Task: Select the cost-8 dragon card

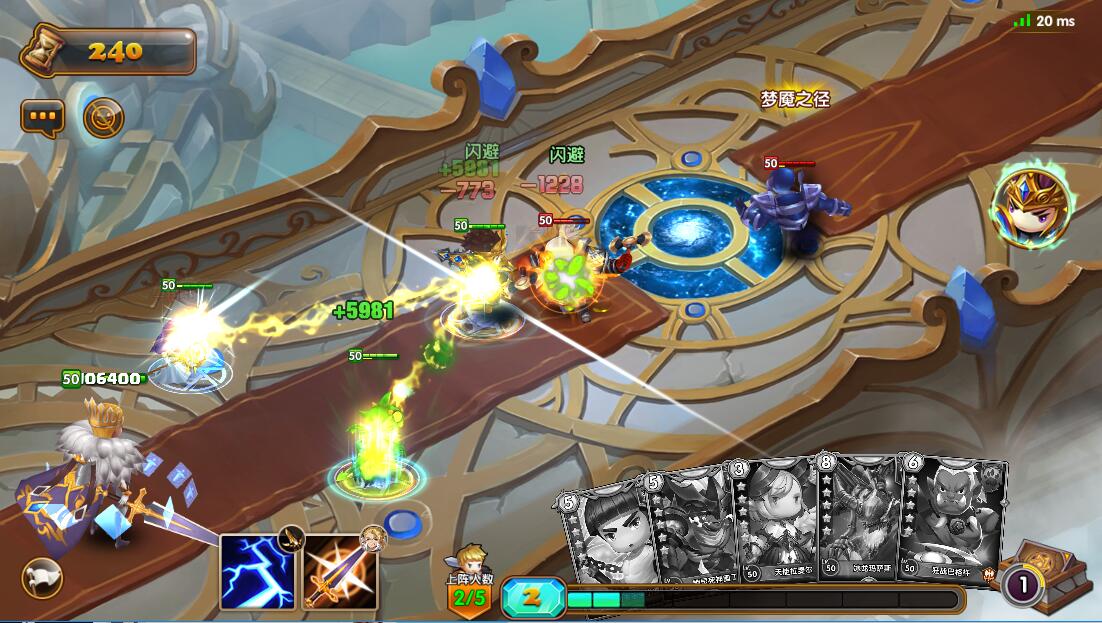Action: 860,518
